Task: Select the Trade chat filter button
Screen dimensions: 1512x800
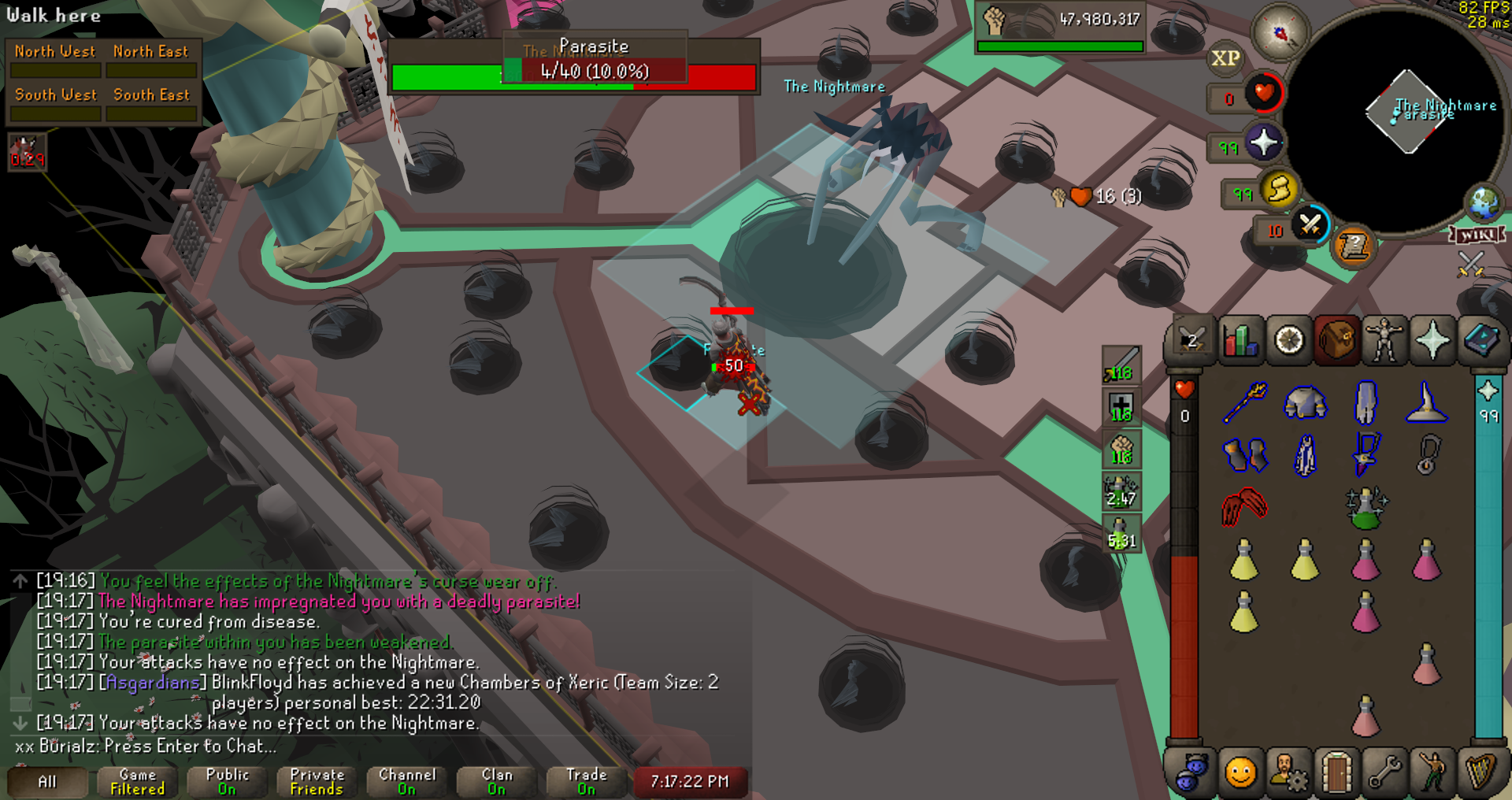Action: tap(587, 781)
